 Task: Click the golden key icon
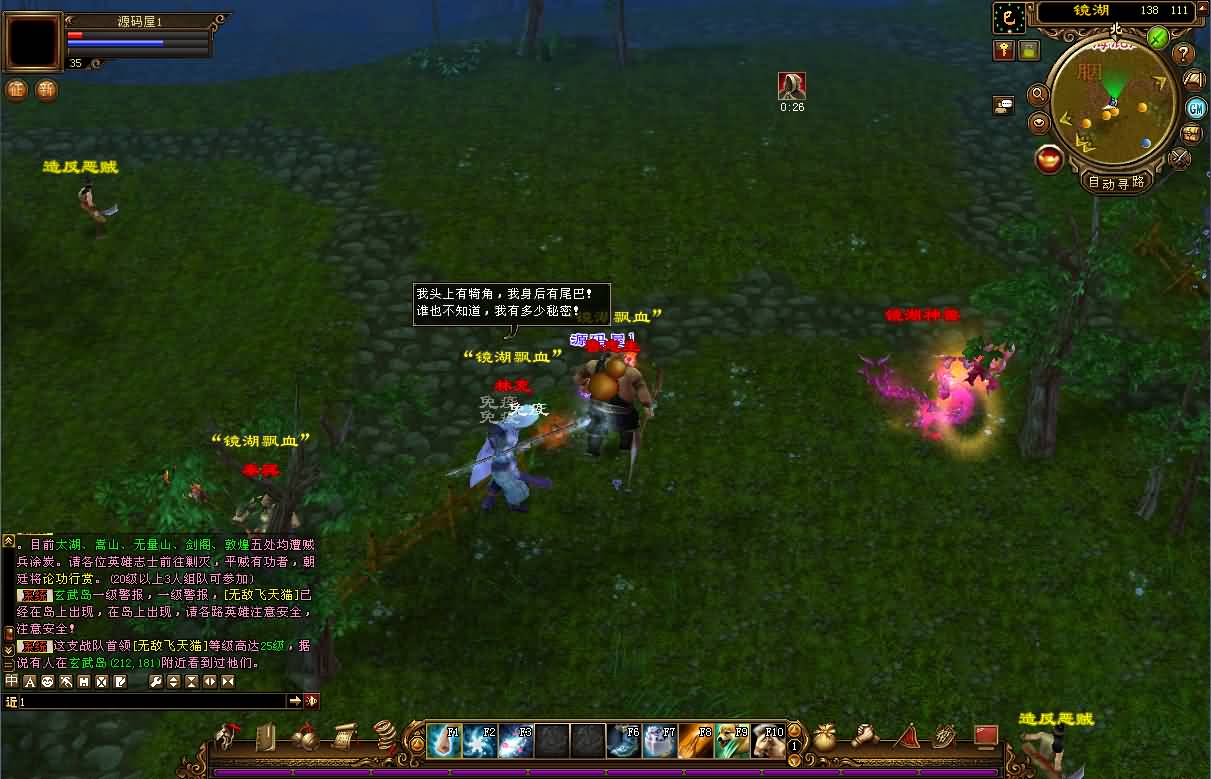[x=1004, y=50]
